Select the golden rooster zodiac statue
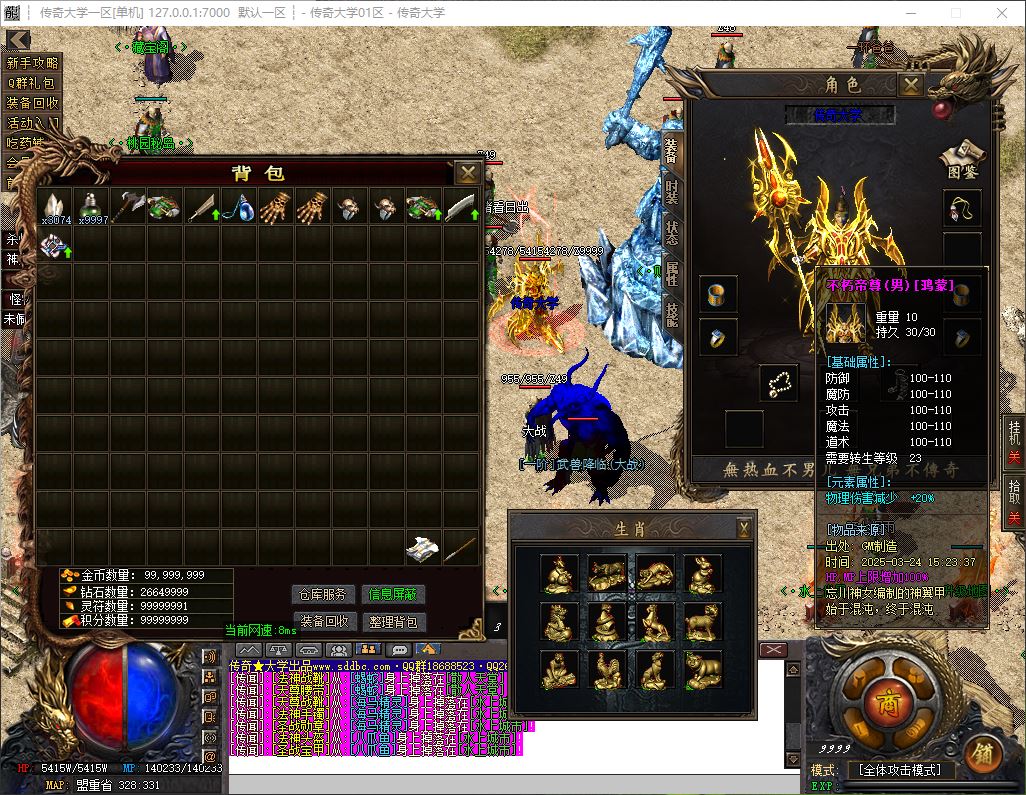The height and width of the screenshot is (795, 1026). 606,670
